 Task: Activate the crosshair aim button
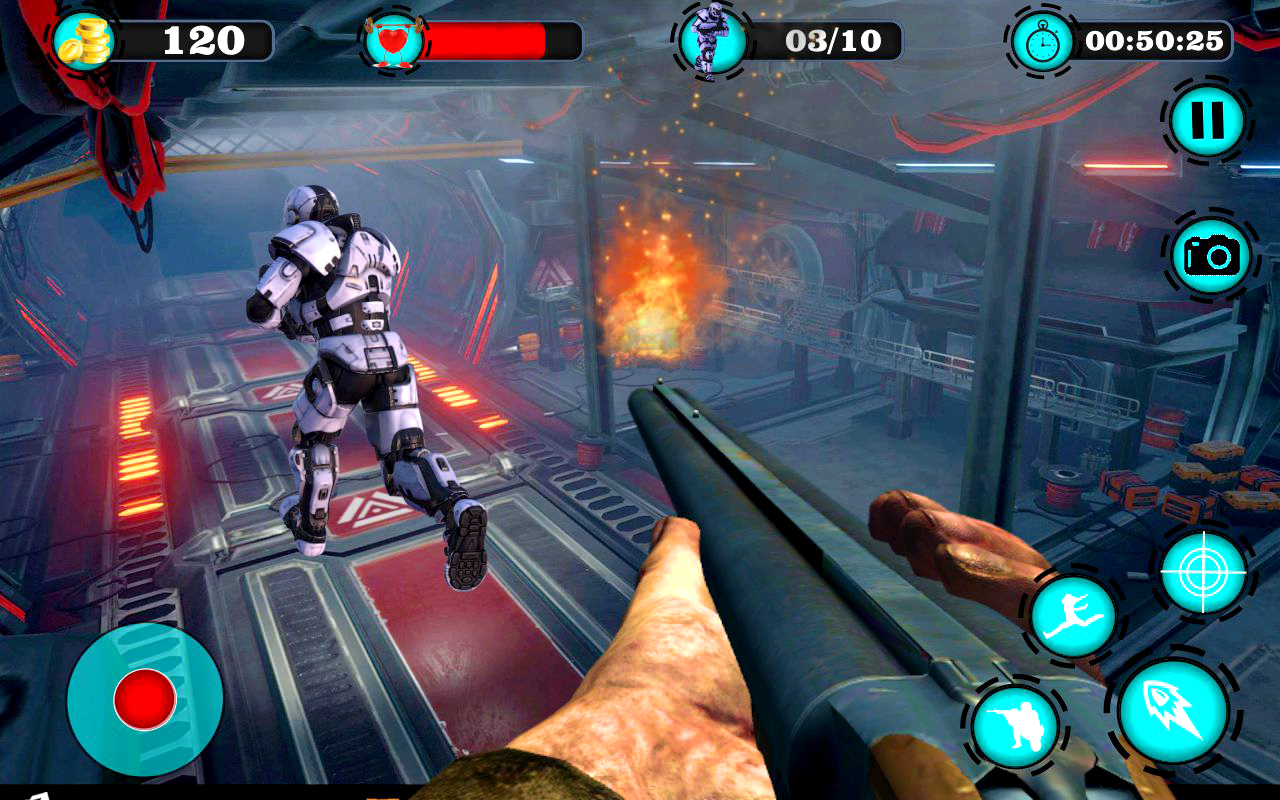point(1203,572)
